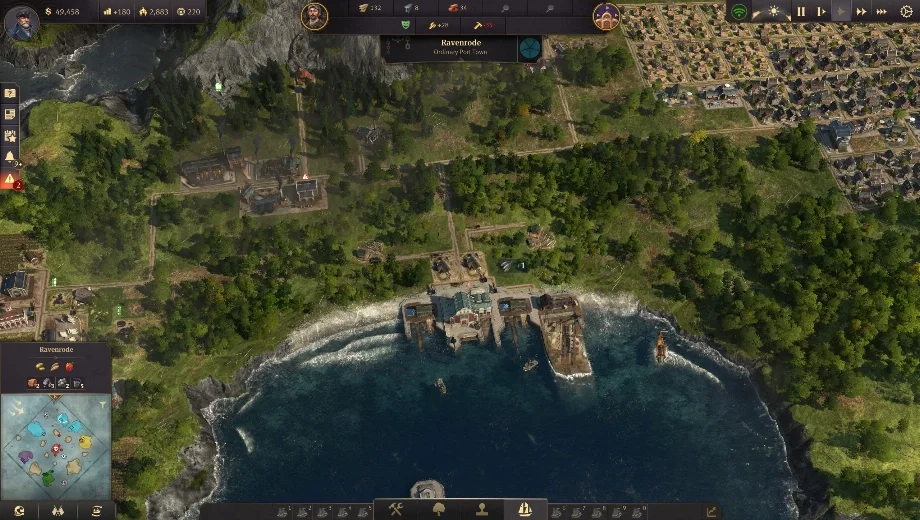920x520 pixels.
Task: Pause the game
Action: [800, 12]
